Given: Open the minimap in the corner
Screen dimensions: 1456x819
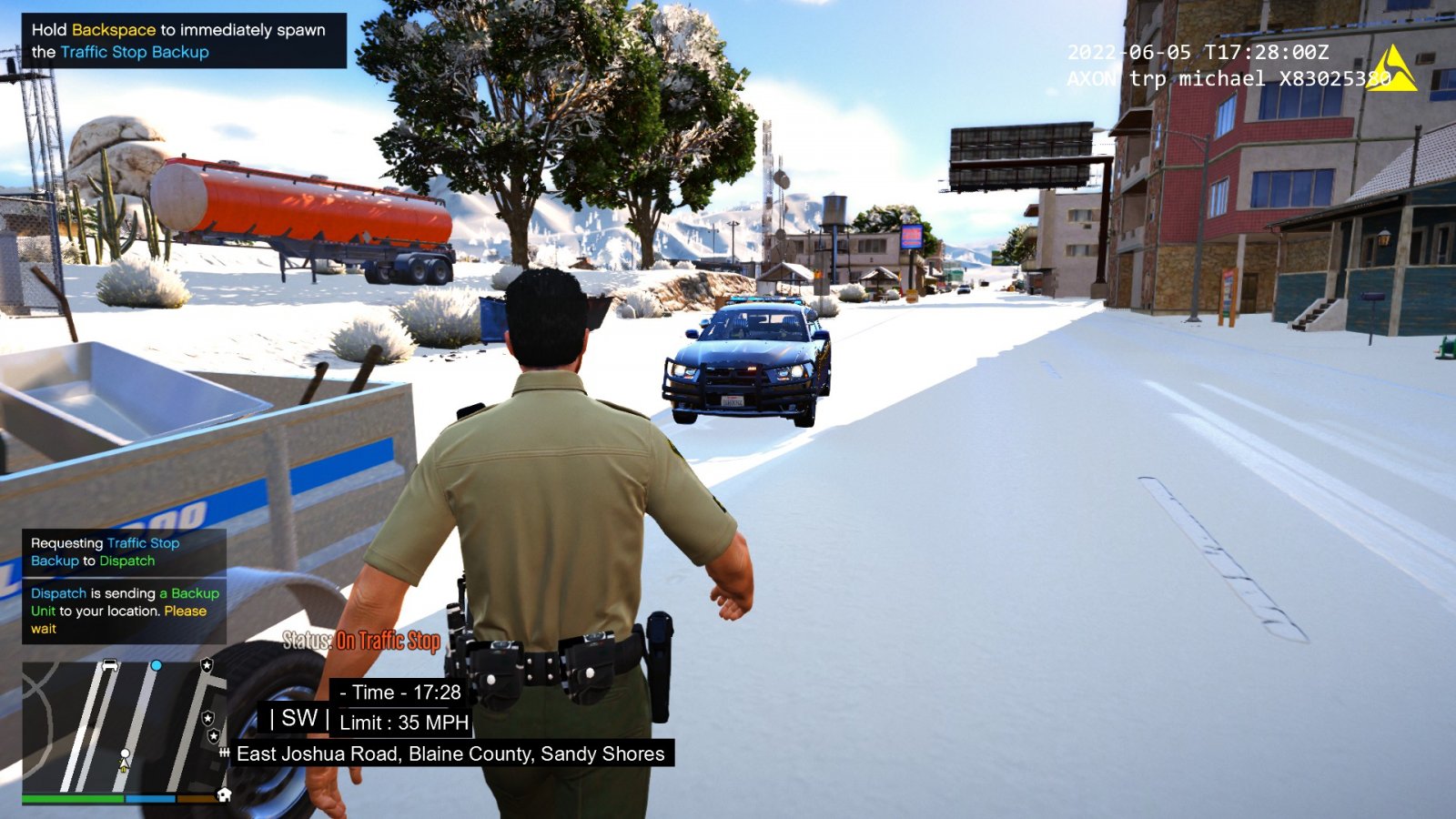Looking at the screenshot, I should (x=123, y=728).
